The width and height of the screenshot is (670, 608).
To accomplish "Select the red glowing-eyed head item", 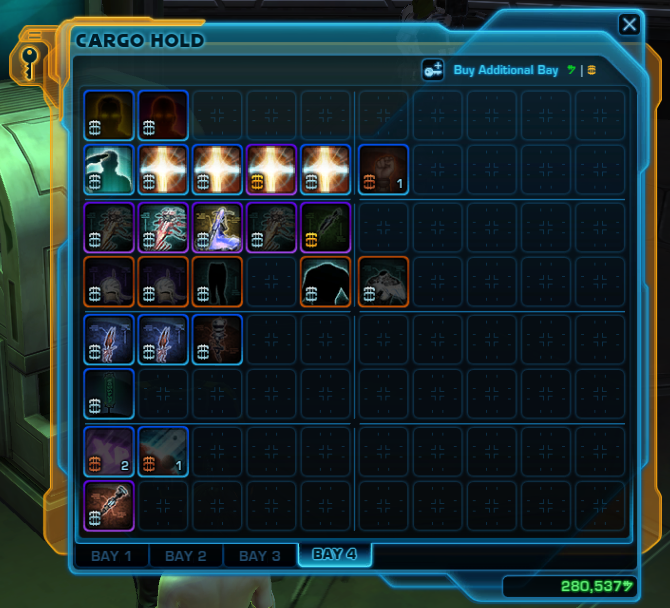I will (x=163, y=115).
